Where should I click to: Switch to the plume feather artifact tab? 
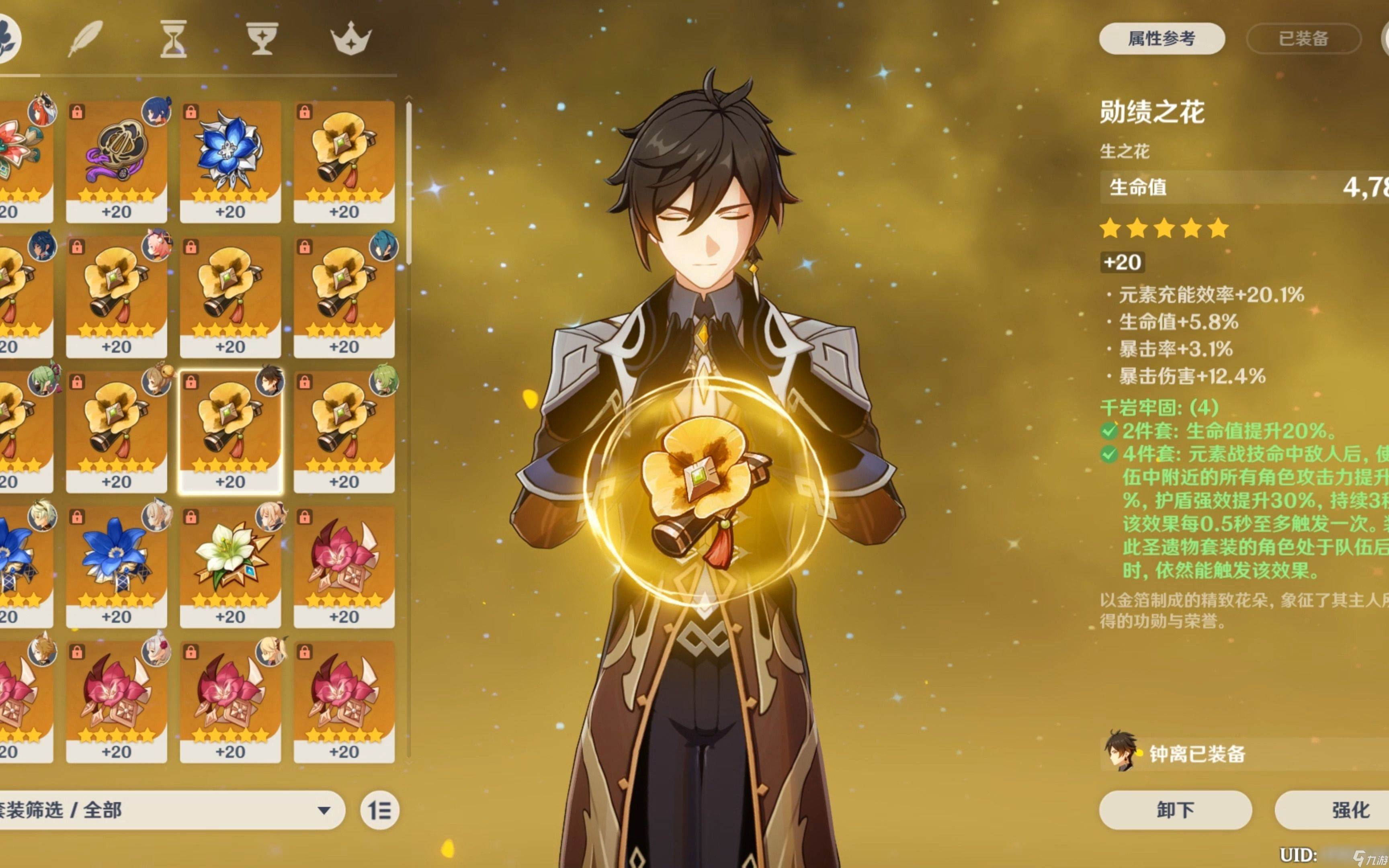86,39
